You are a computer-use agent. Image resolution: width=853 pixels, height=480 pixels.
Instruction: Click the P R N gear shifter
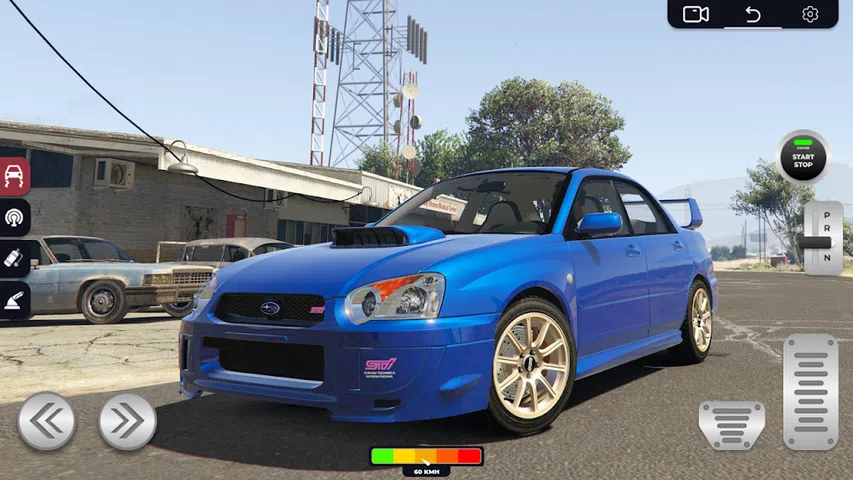point(822,238)
